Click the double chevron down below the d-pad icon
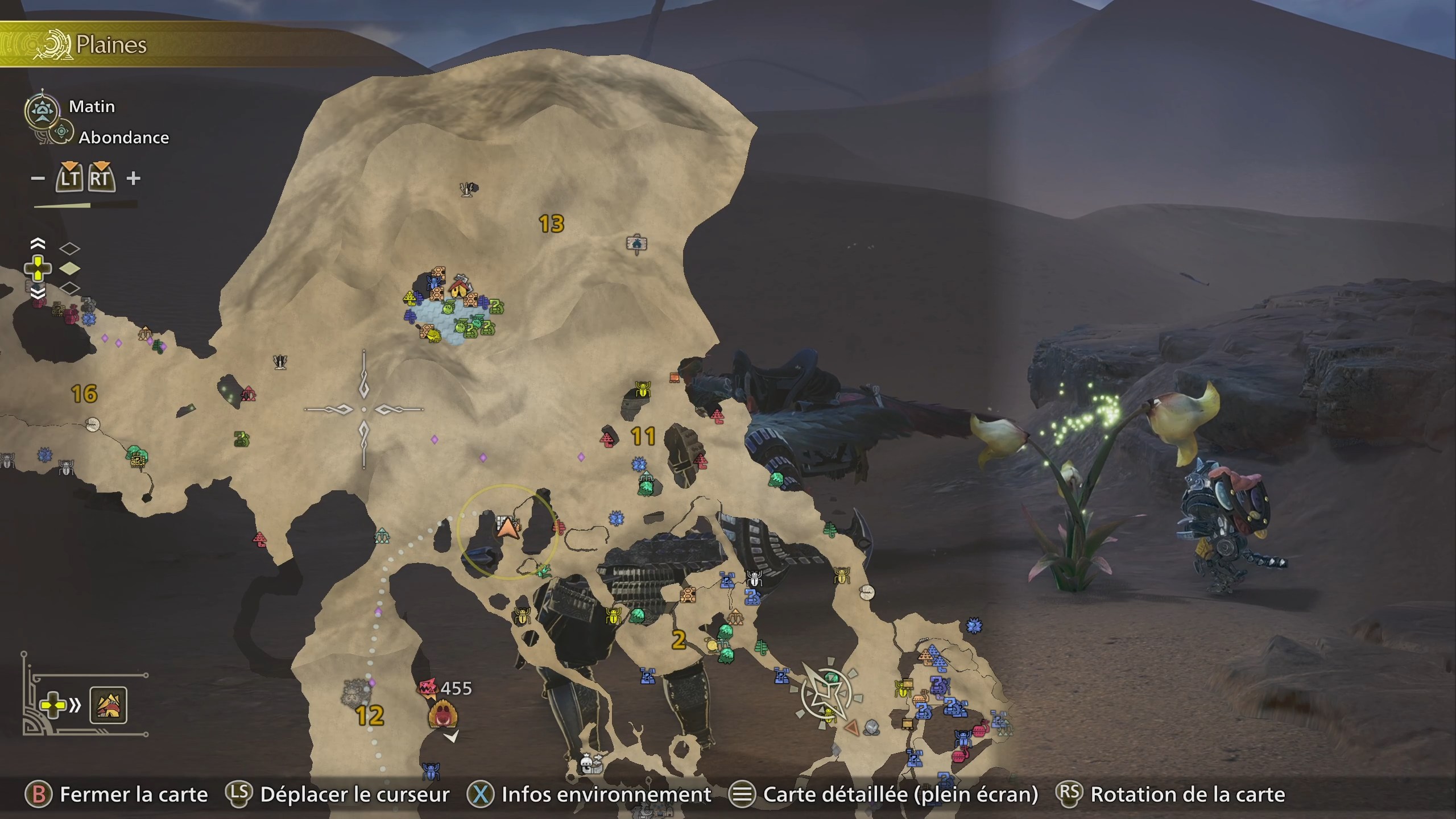The image size is (1456, 819). [x=38, y=294]
